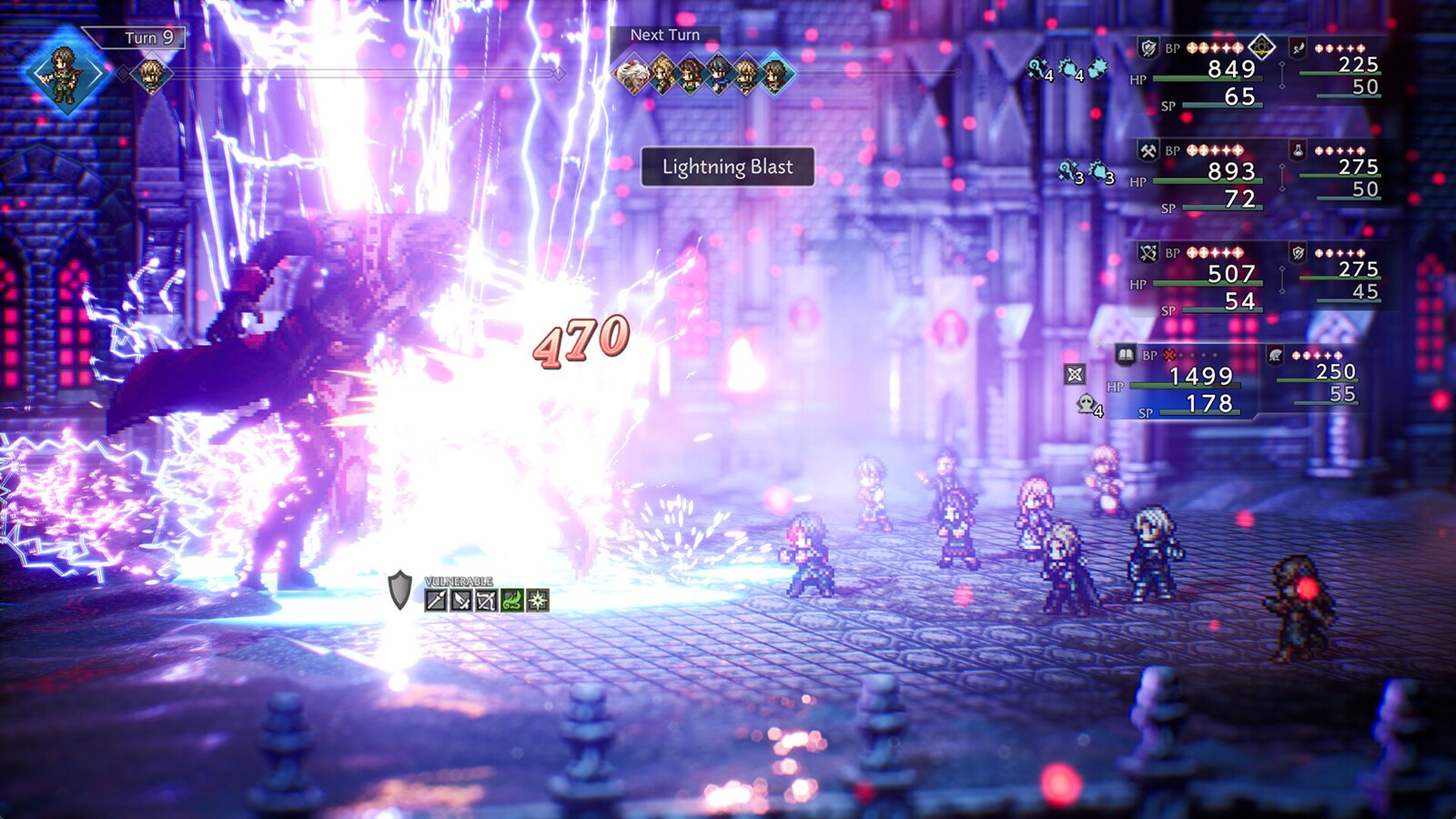Select the leftmost enemy portrait in the turn order

(632, 72)
